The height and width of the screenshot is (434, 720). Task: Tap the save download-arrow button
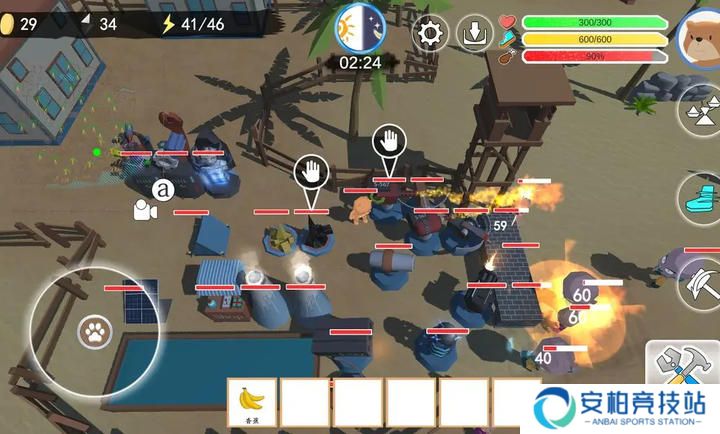[x=475, y=34]
